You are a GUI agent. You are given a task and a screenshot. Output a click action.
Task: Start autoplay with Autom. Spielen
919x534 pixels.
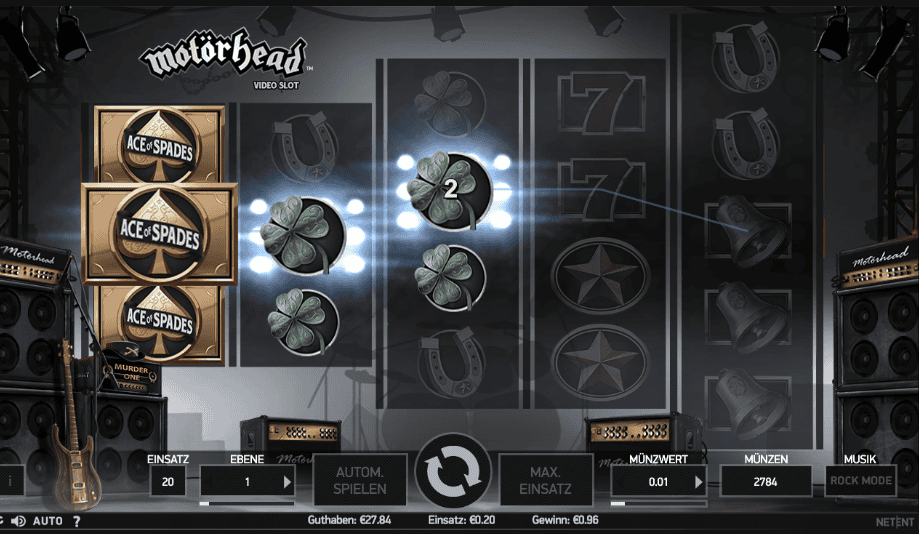click(x=360, y=480)
